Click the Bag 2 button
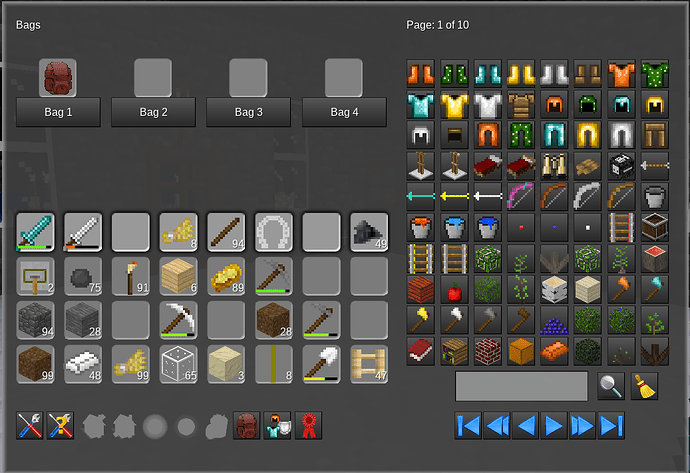Image resolution: width=690 pixels, height=473 pixels. (x=153, y=113)
